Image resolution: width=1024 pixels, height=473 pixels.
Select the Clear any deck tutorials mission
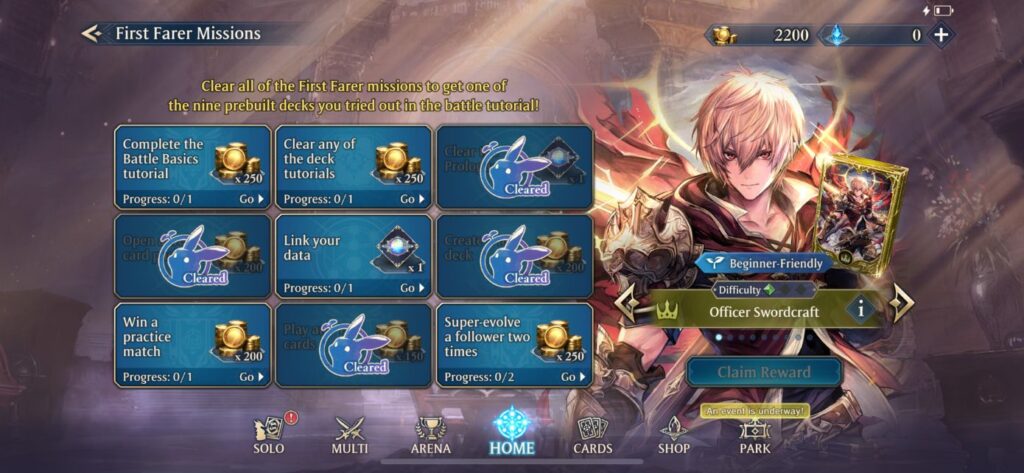(353, 167)
